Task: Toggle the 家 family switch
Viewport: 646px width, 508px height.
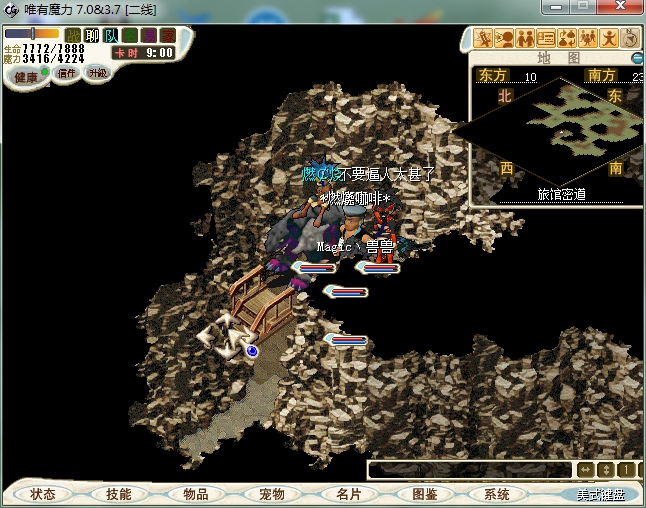Action: point(166,35)
